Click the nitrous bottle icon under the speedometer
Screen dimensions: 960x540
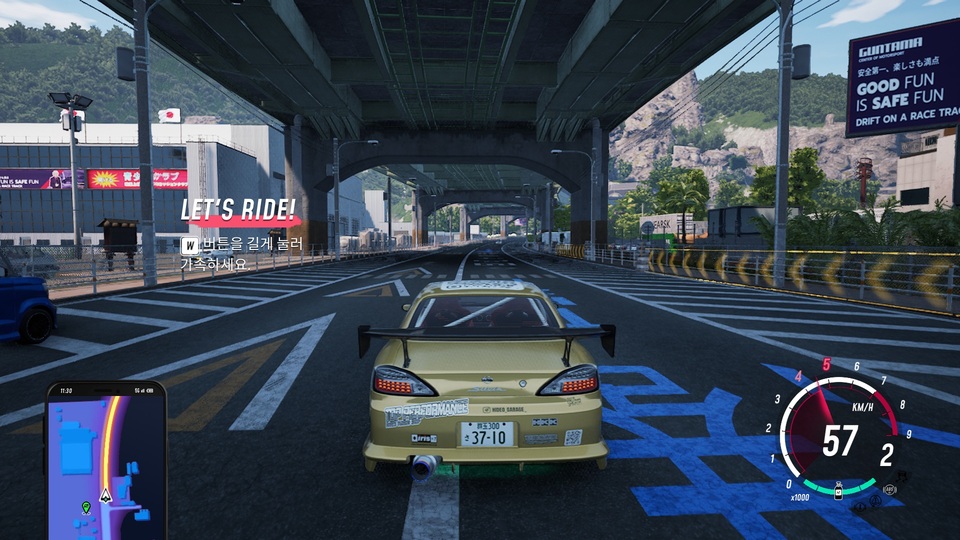[x=838, y=492]
